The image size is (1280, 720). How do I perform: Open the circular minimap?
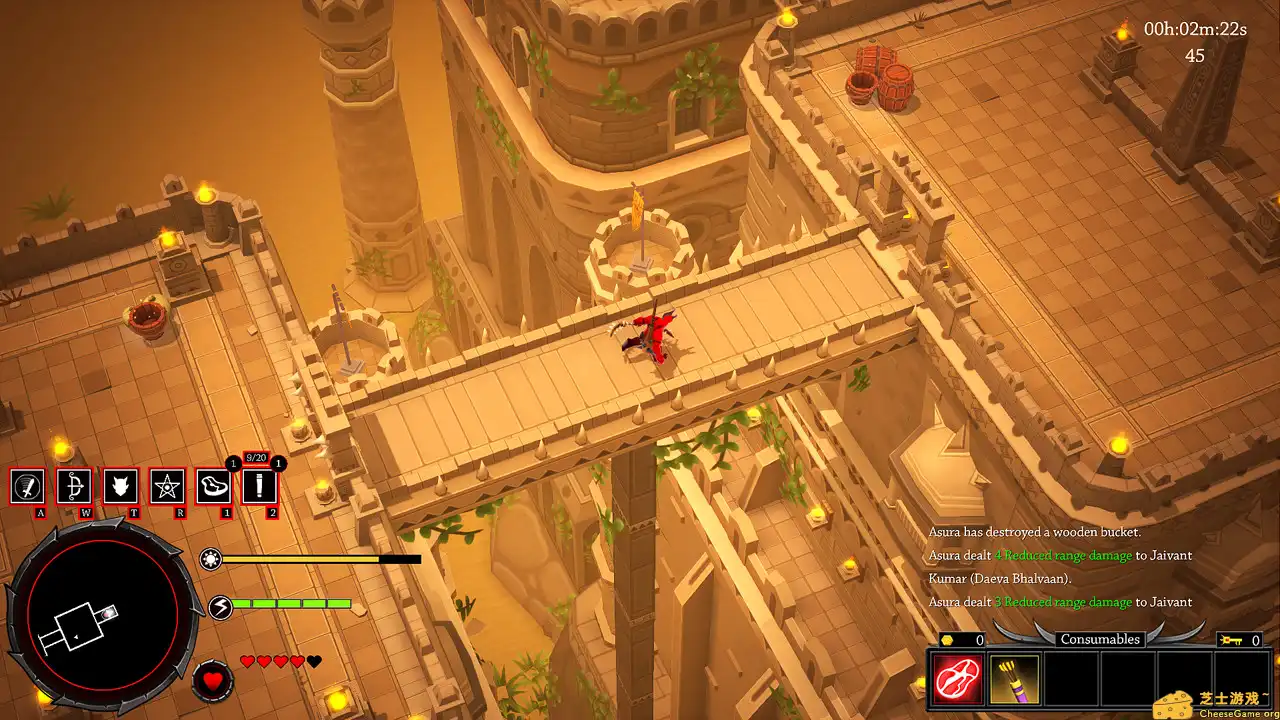point(100,615)
